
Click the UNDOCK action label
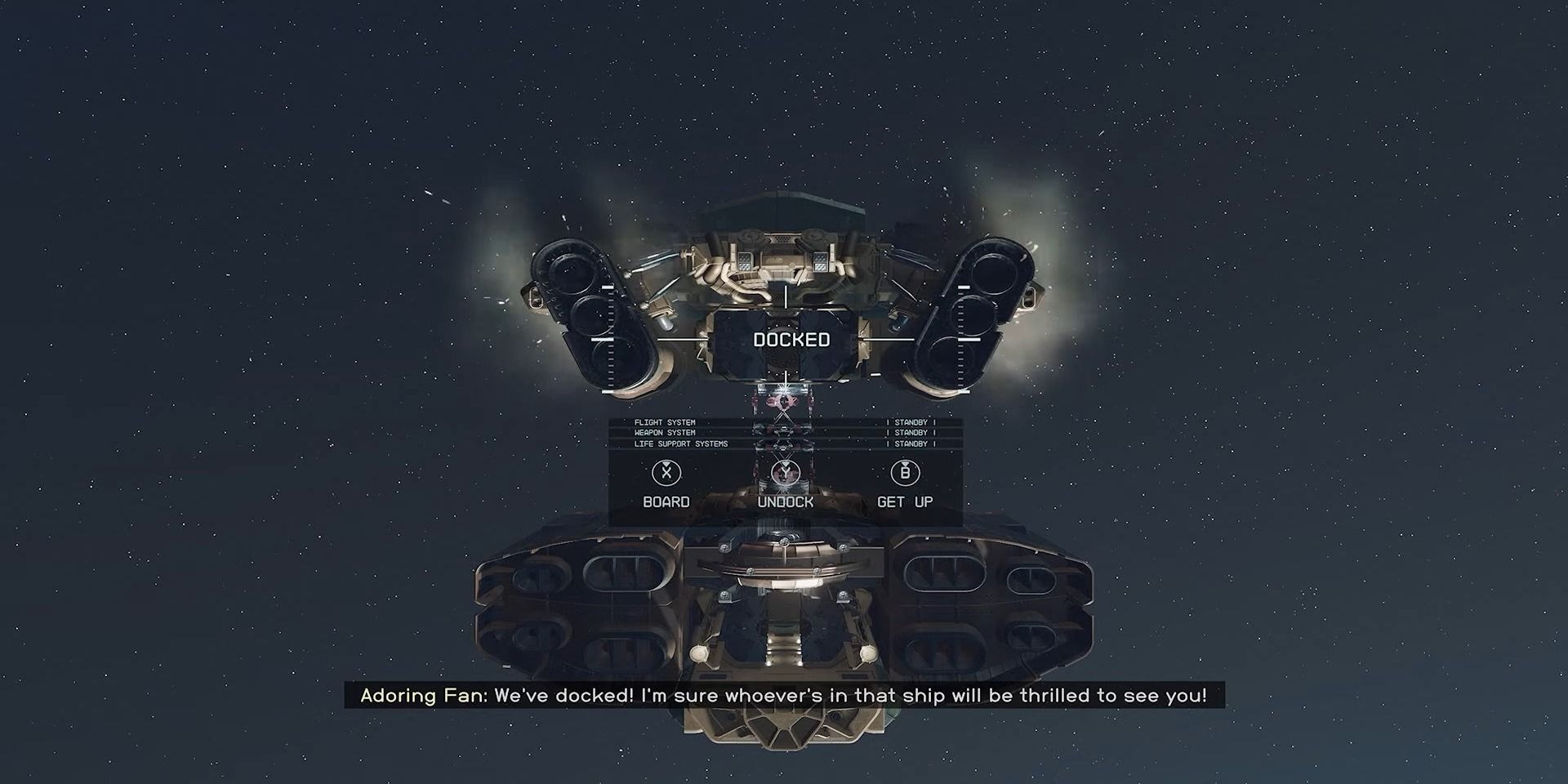[786, 501]
